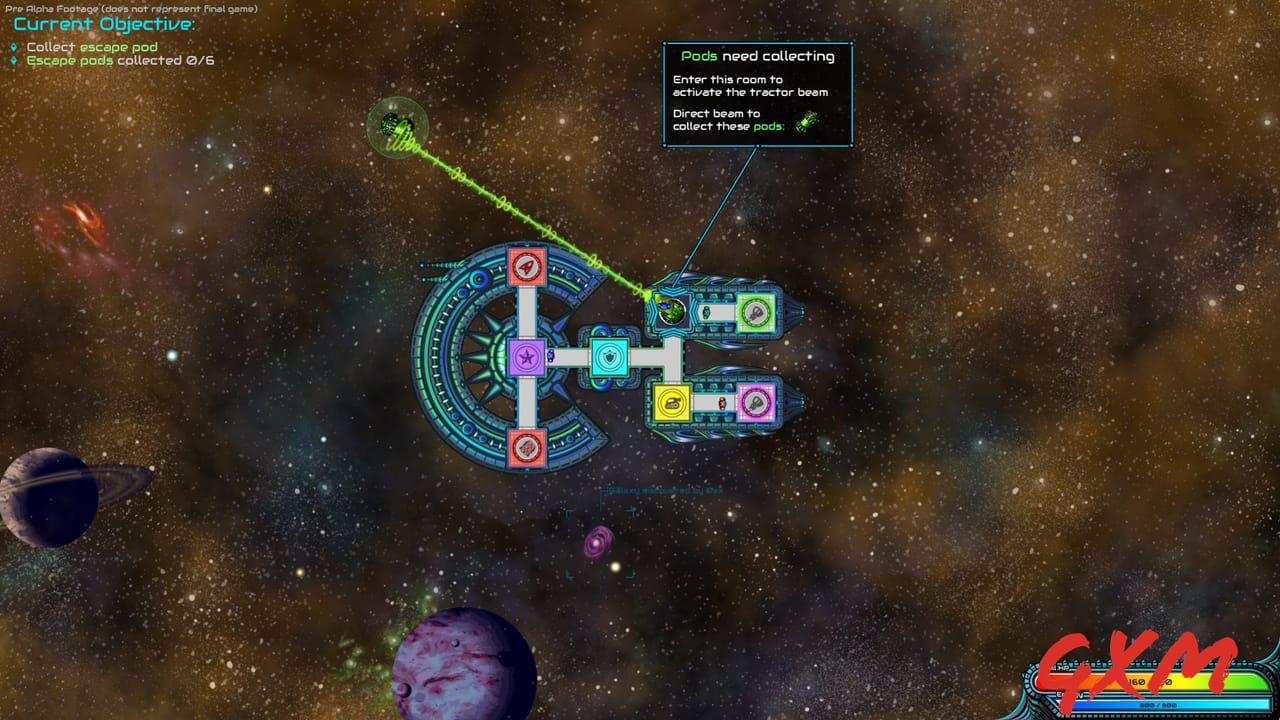Viewport: 1280px width, 720px height.
Task: Select the green beam emitter room
Action: coord(757,313)
